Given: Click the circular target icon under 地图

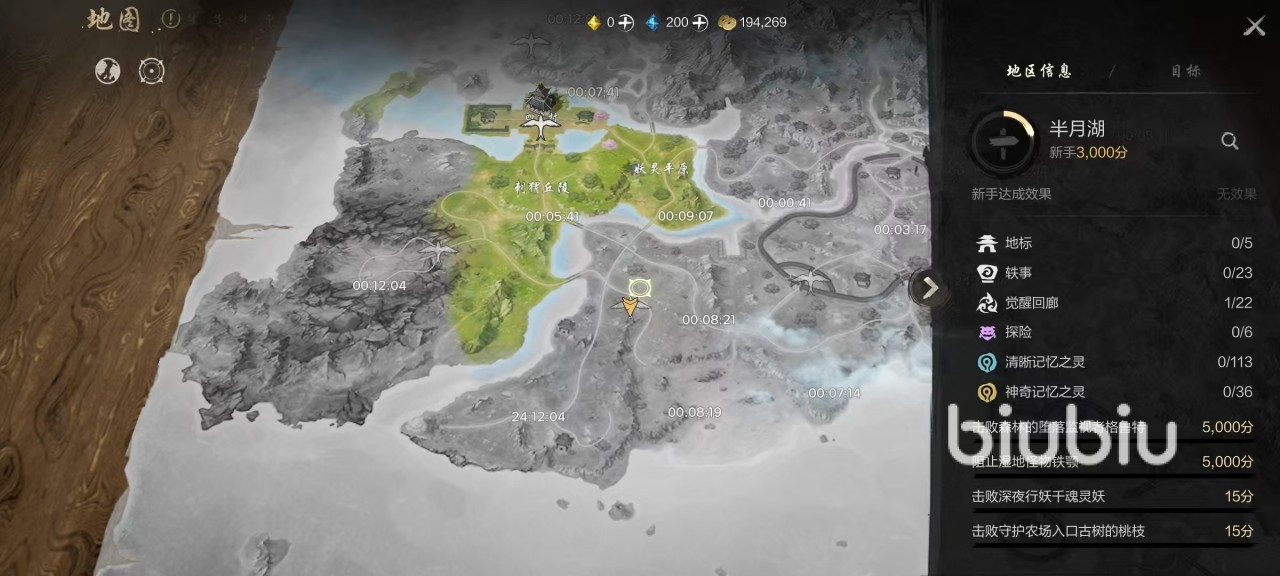Looking at the screenshot, I should click(151, 70).
